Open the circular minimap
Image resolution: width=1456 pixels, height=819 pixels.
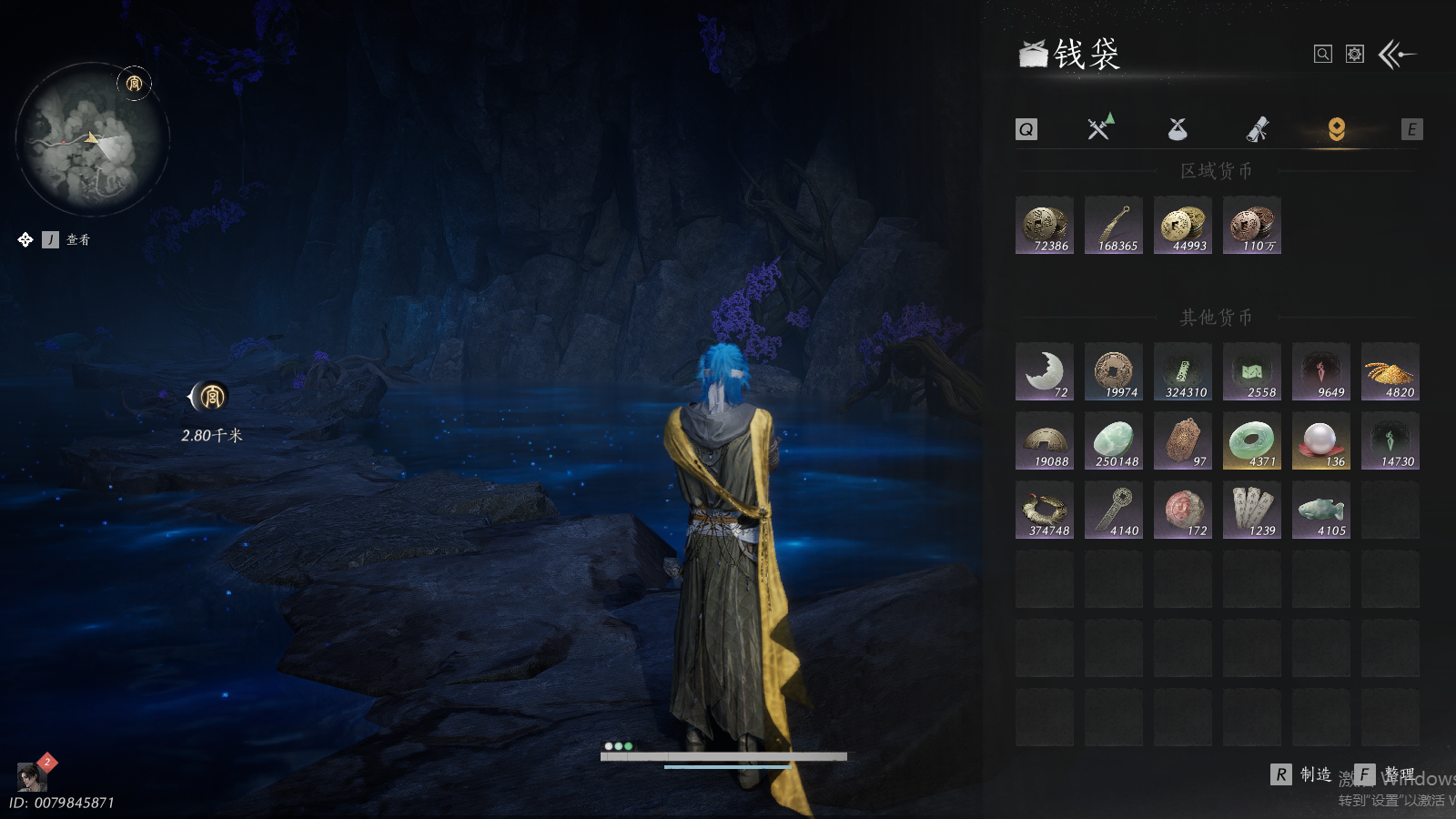tap(93, 139)
